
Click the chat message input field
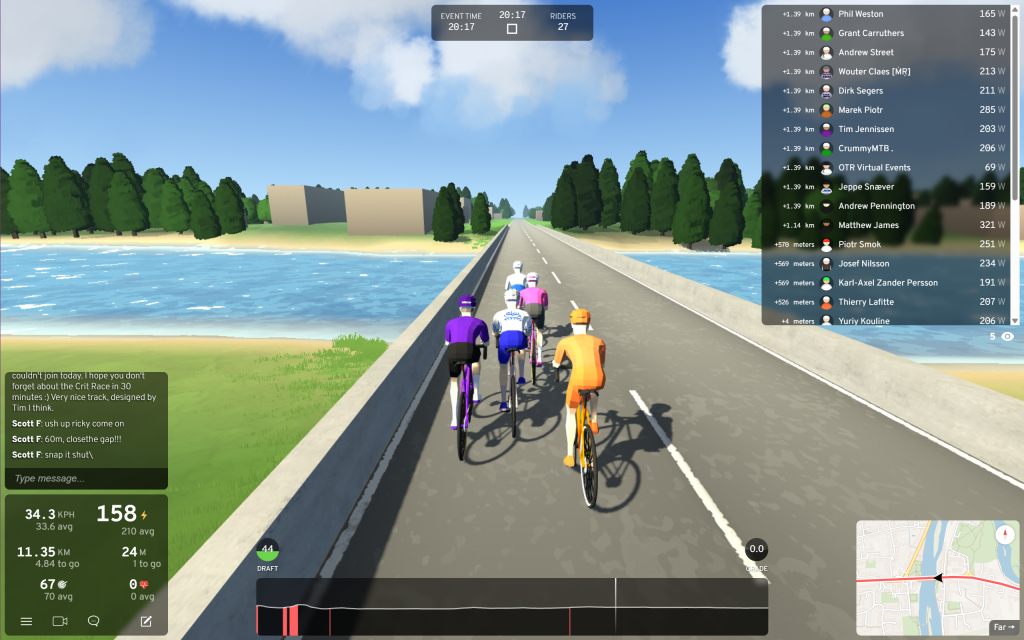pyautogui.click(x=86, y=478)
